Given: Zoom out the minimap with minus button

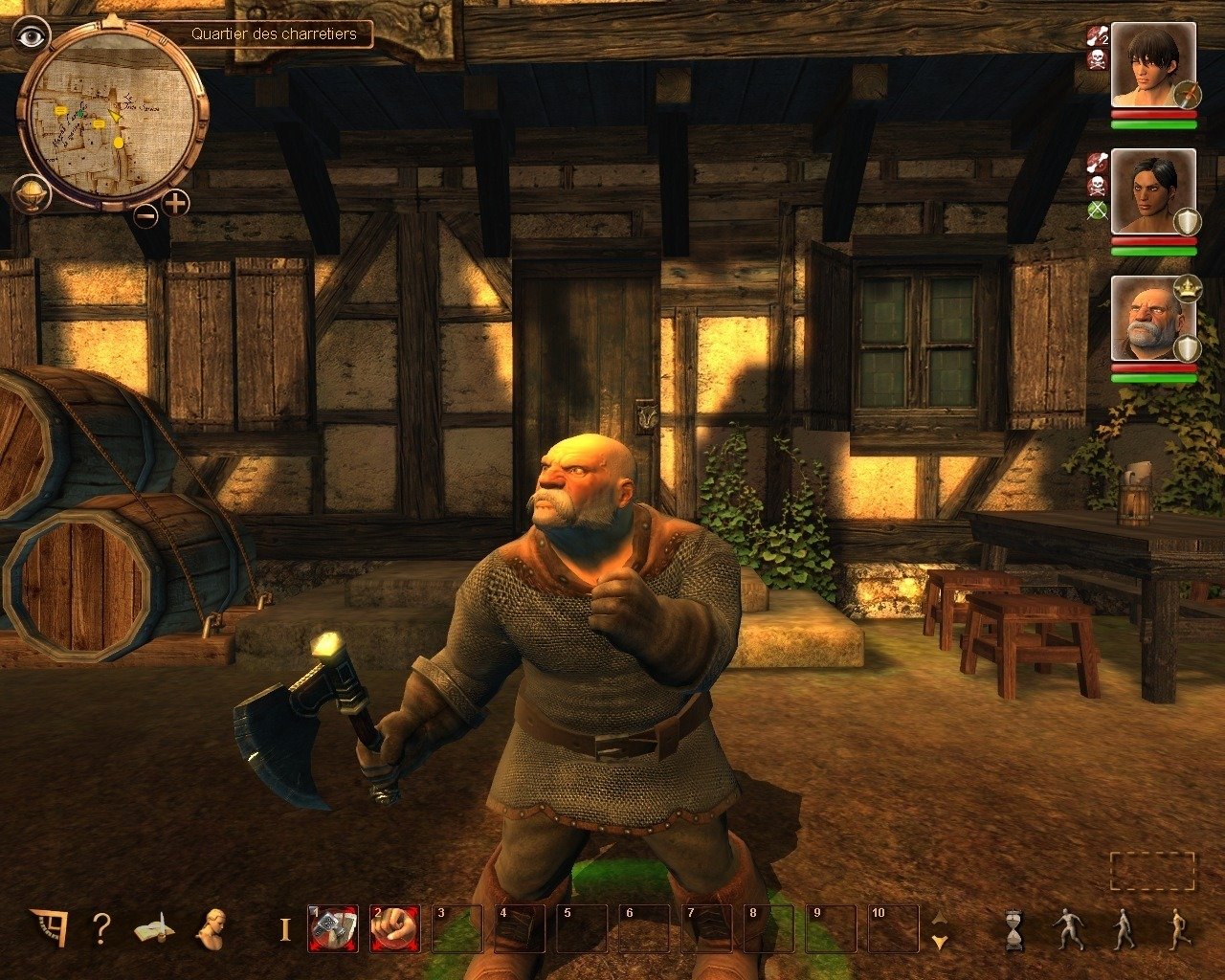Looking at the screenshot, I should click(x=145, y=215).
